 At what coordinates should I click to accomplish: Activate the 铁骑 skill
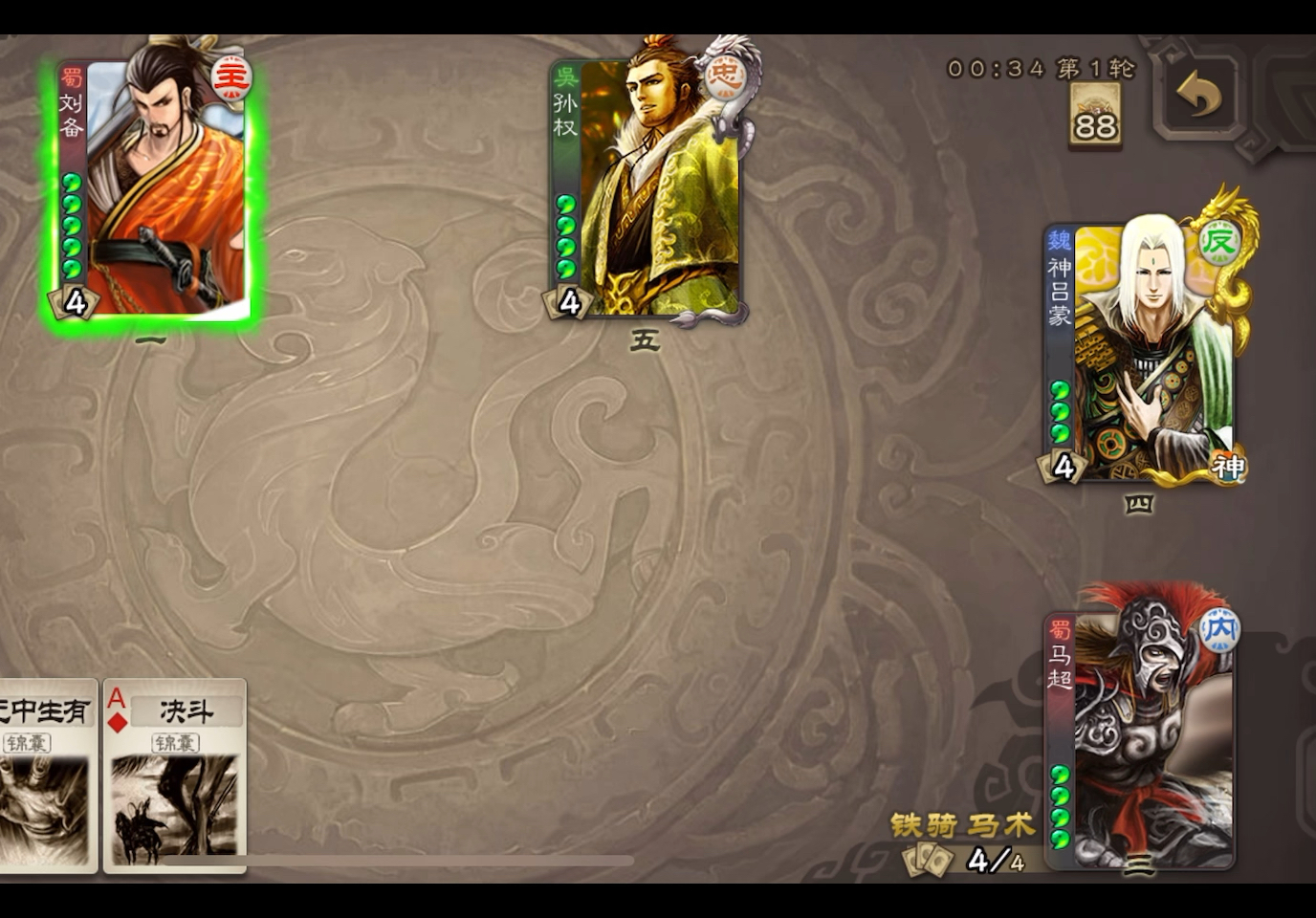(921, 825)
